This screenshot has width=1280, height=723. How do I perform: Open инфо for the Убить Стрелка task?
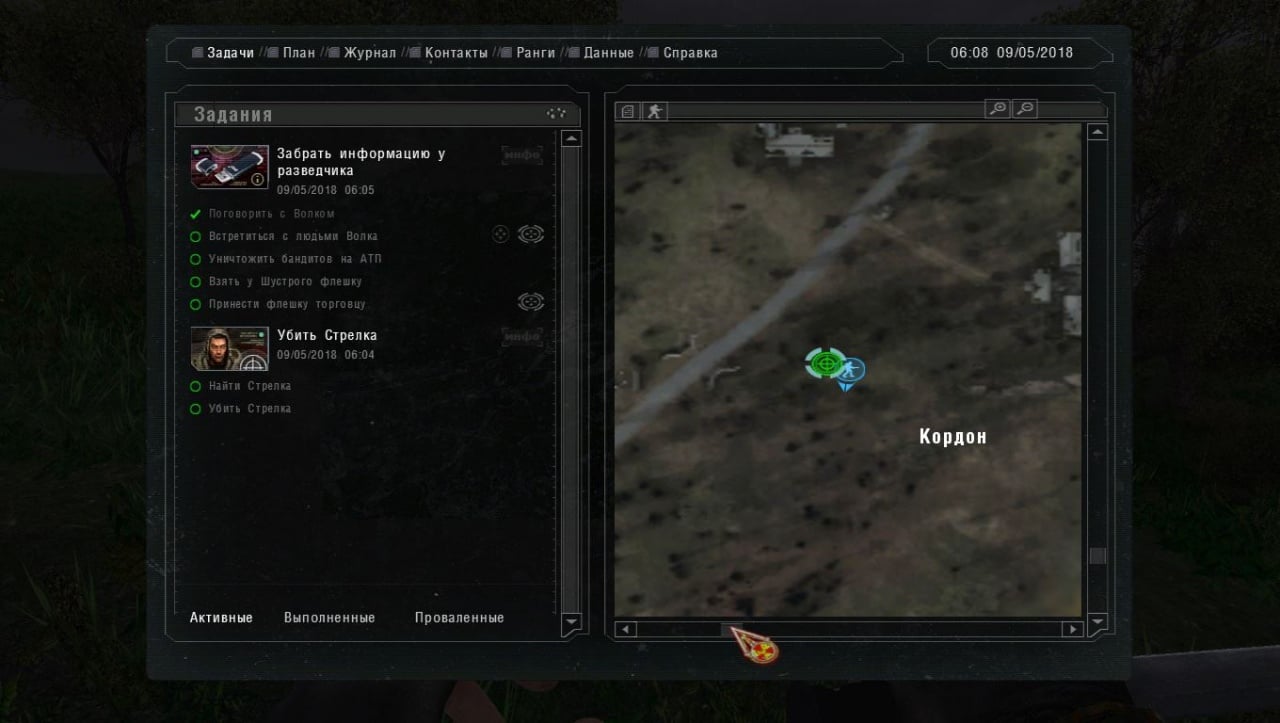521,337
